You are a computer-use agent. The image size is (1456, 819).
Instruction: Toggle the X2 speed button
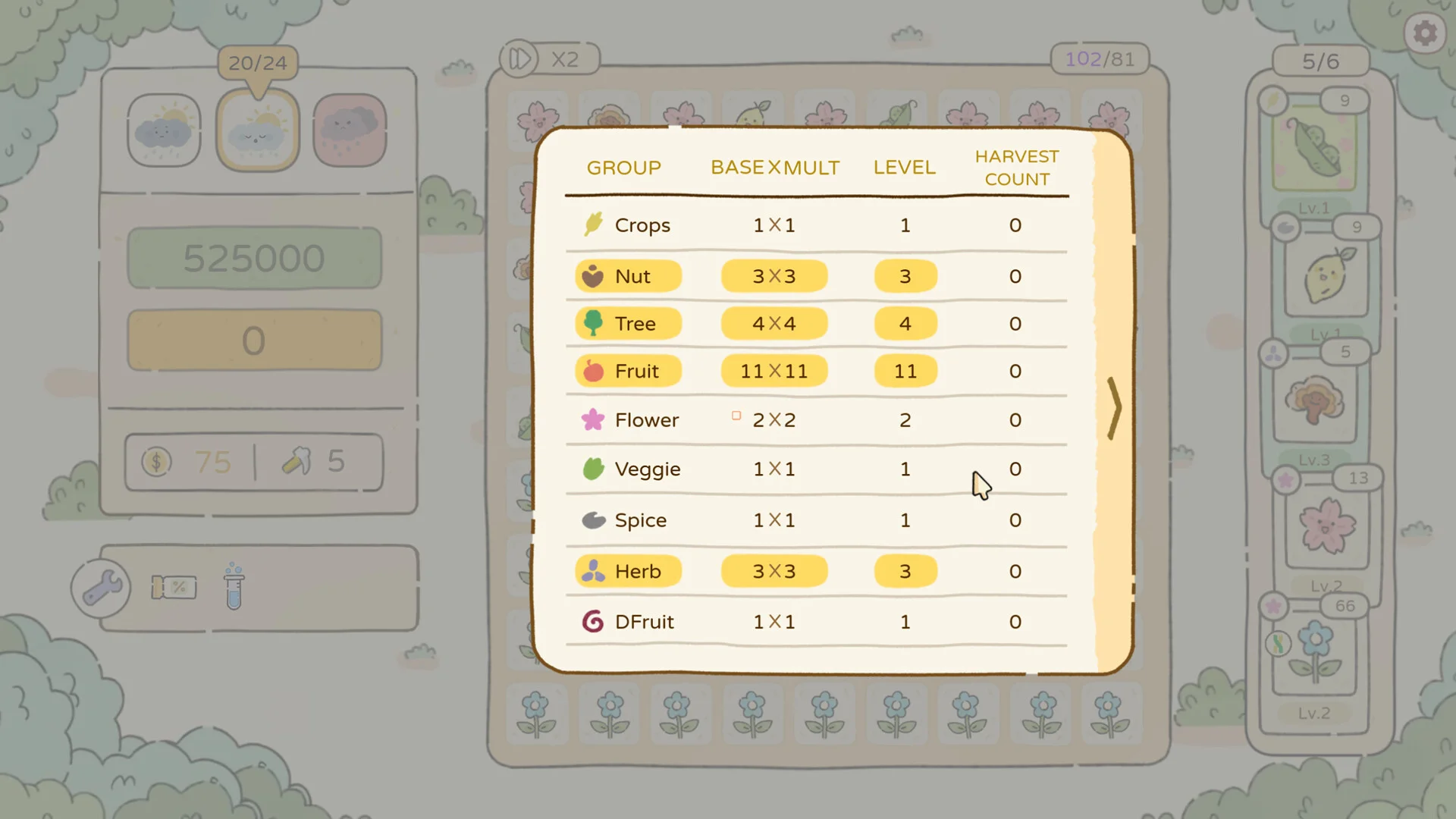(550, 59)
